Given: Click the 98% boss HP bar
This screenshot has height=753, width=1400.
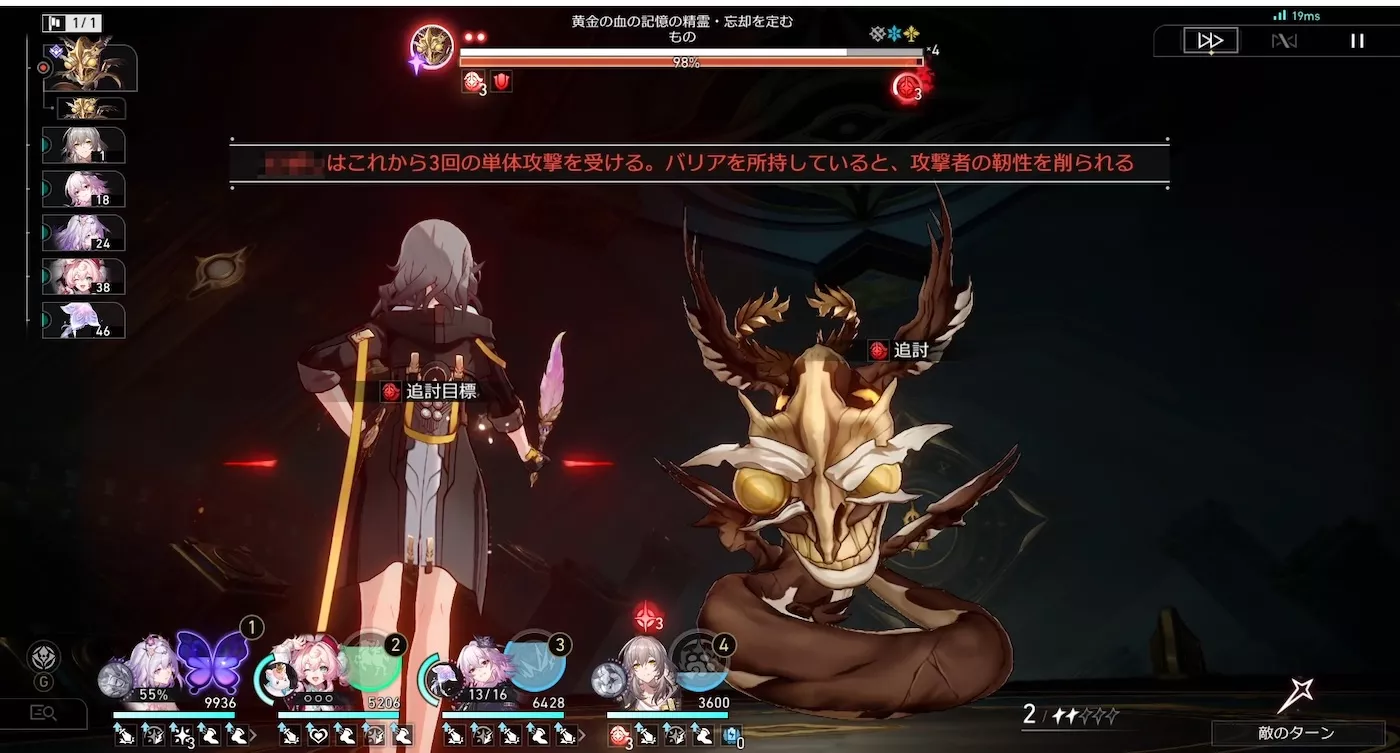Looking at the screenshot, I should 690,60.
